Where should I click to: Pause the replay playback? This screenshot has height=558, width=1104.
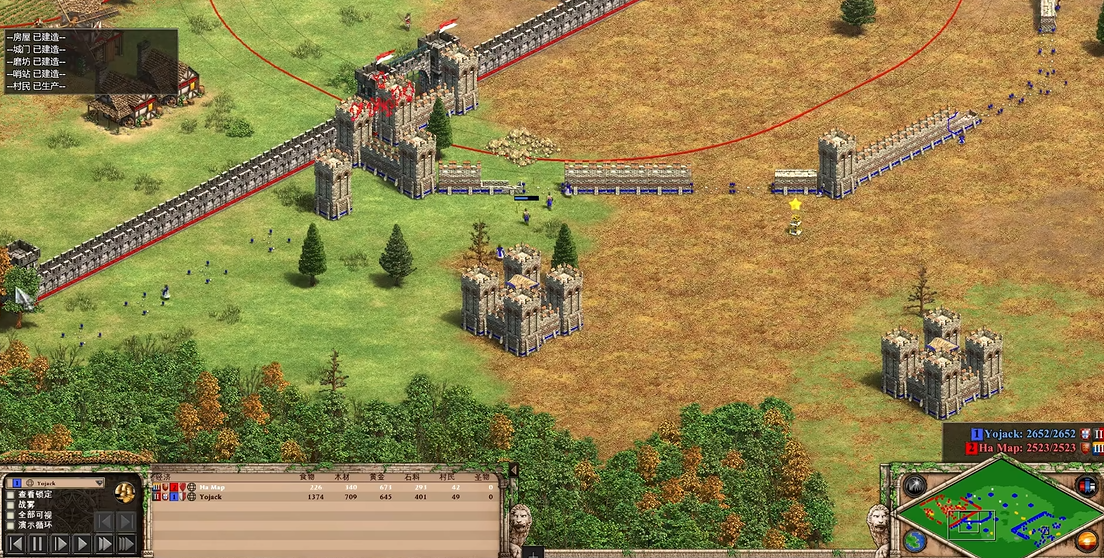click(x=37, y=544)
